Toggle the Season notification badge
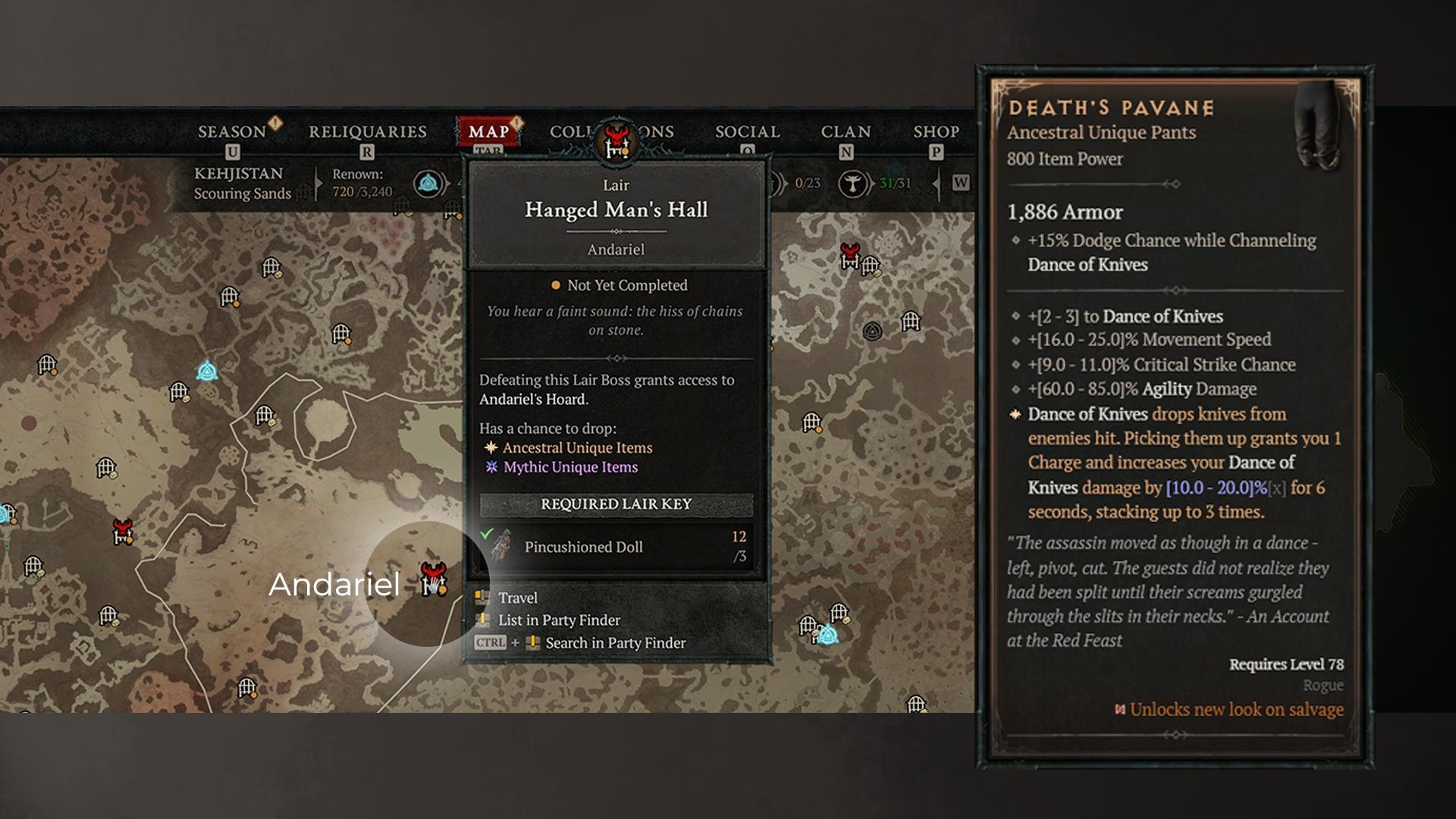 pyautogui.click(x=275, y=121)
